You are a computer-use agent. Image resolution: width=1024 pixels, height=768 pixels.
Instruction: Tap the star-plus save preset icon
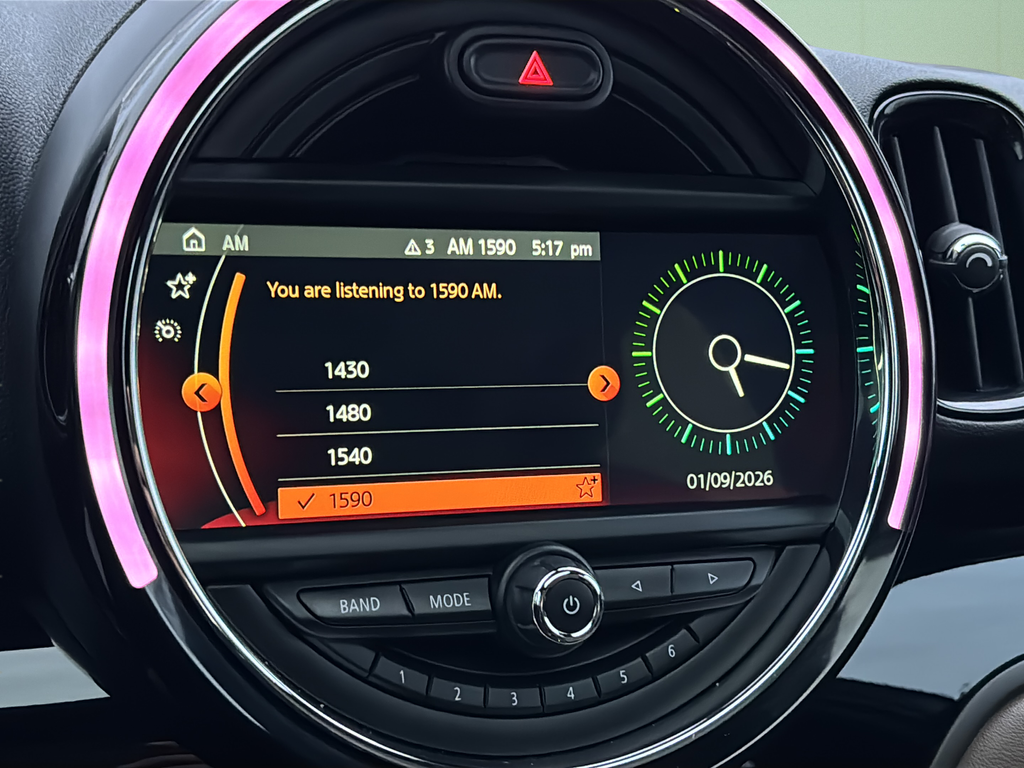[180, 287]
